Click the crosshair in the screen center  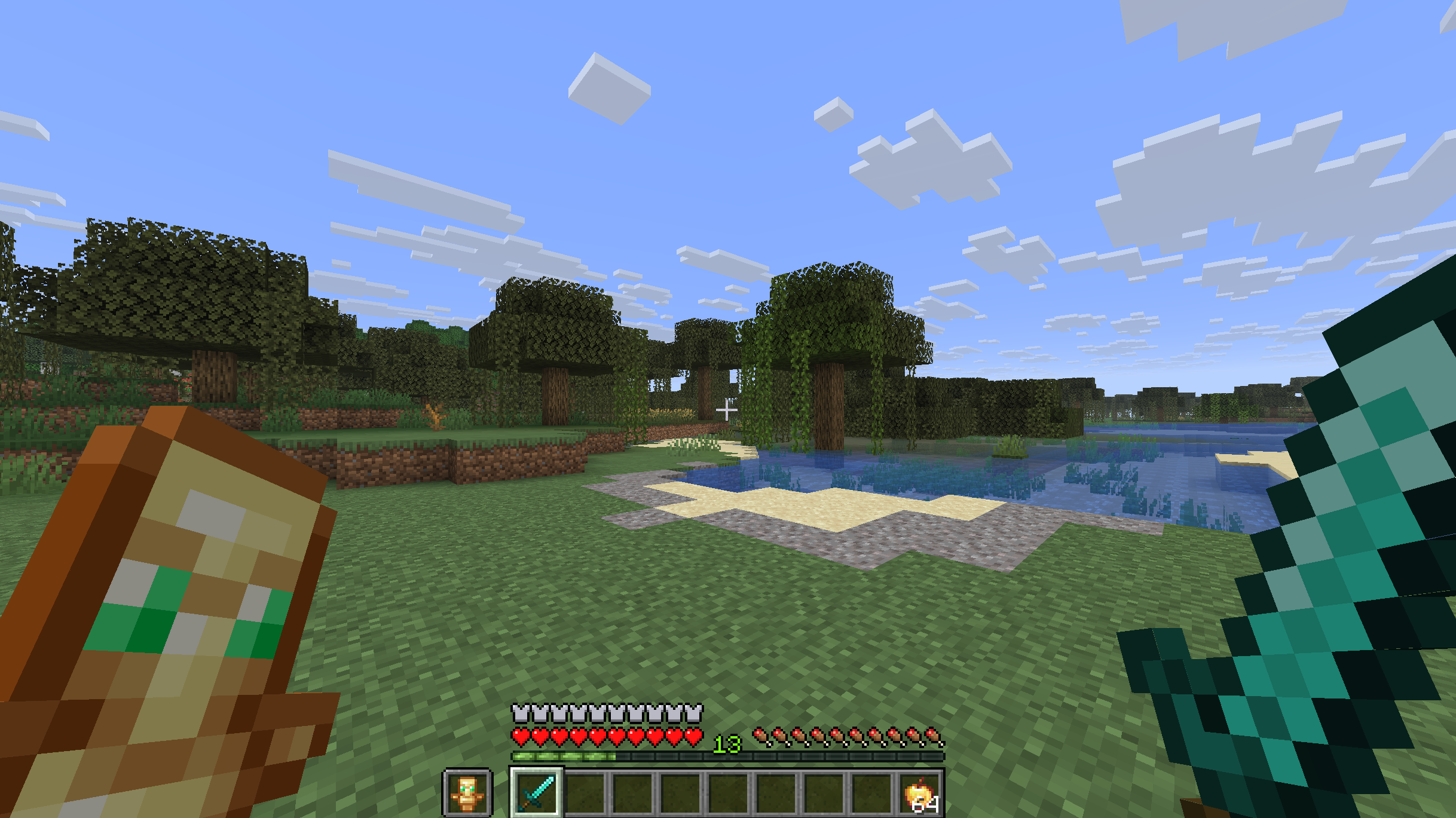pyautogui.click(x=728, y=409)
